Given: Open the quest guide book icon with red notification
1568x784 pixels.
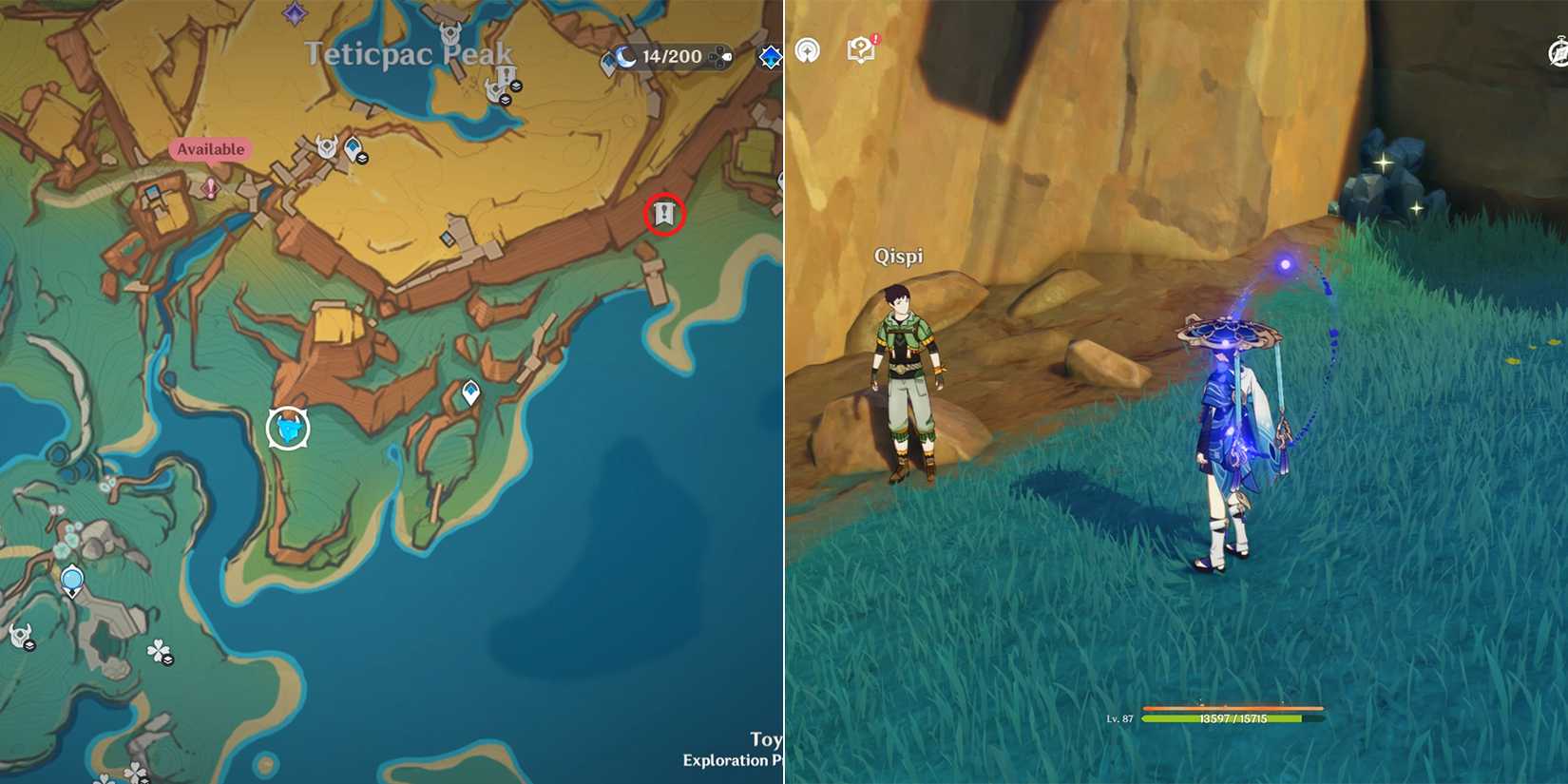Looking at the screenshot, I should point(861,48).
